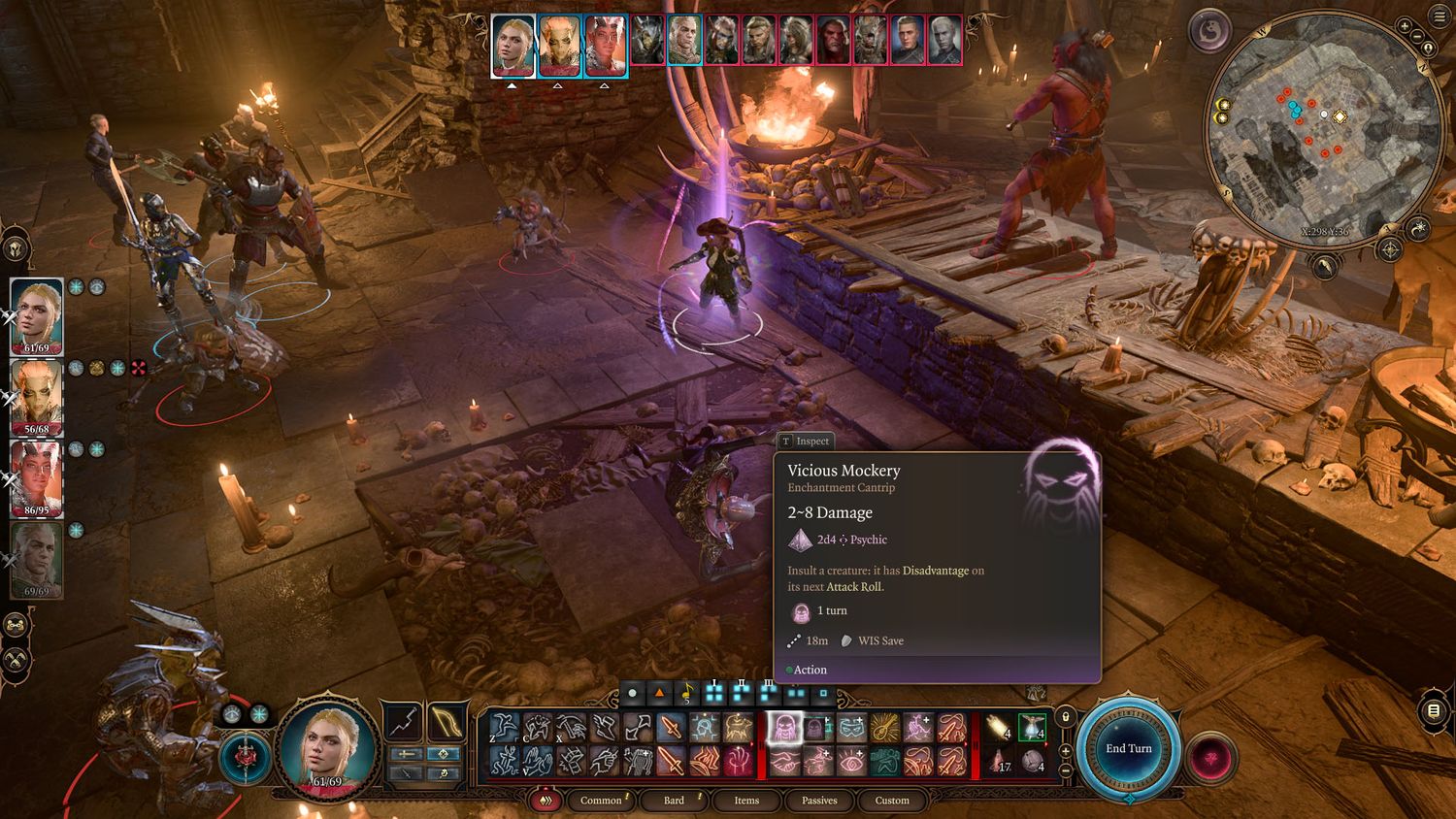Toggle the hotbar lock padlock
Viewport: 1456px width, 819px height.
pos(1066,717)
